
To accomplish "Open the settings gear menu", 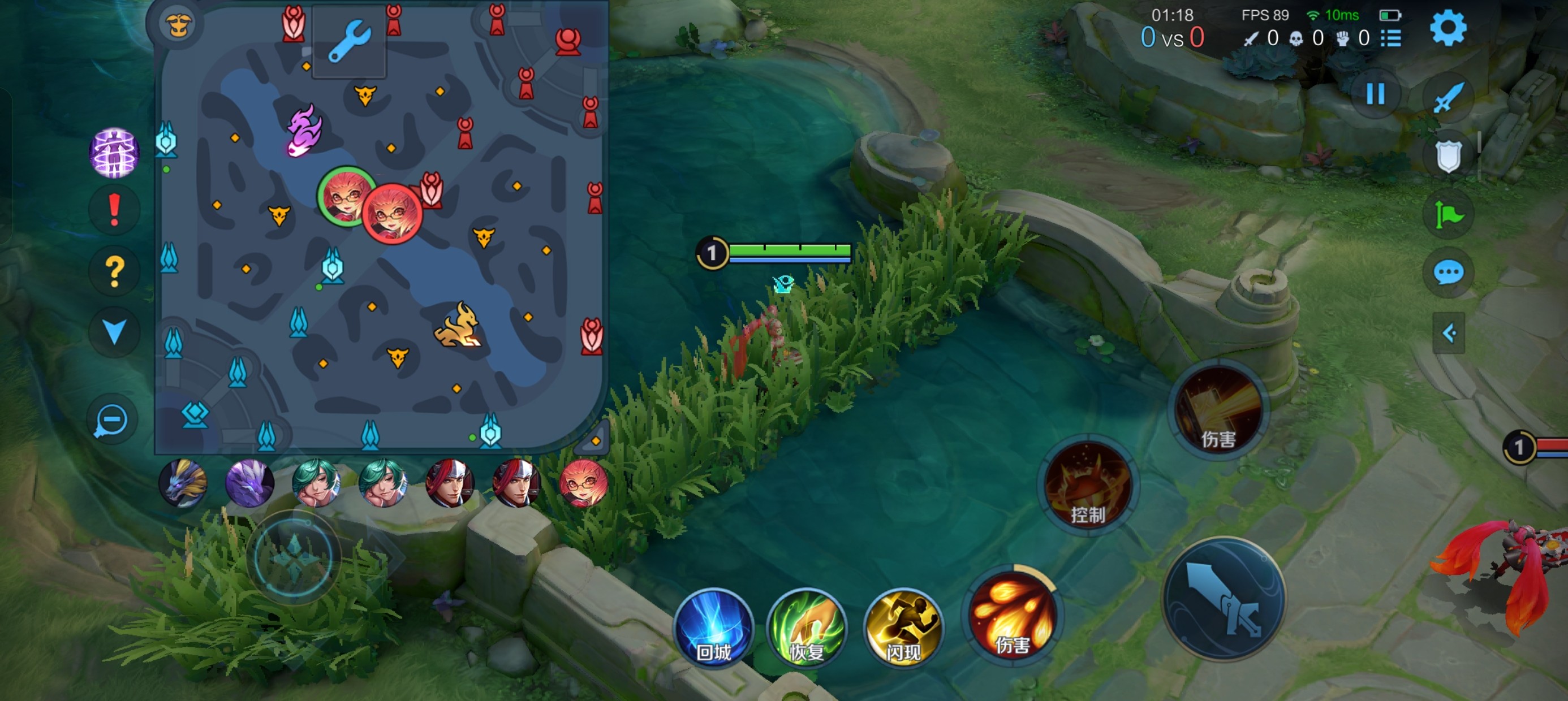I will click(x=1448, y=29).
